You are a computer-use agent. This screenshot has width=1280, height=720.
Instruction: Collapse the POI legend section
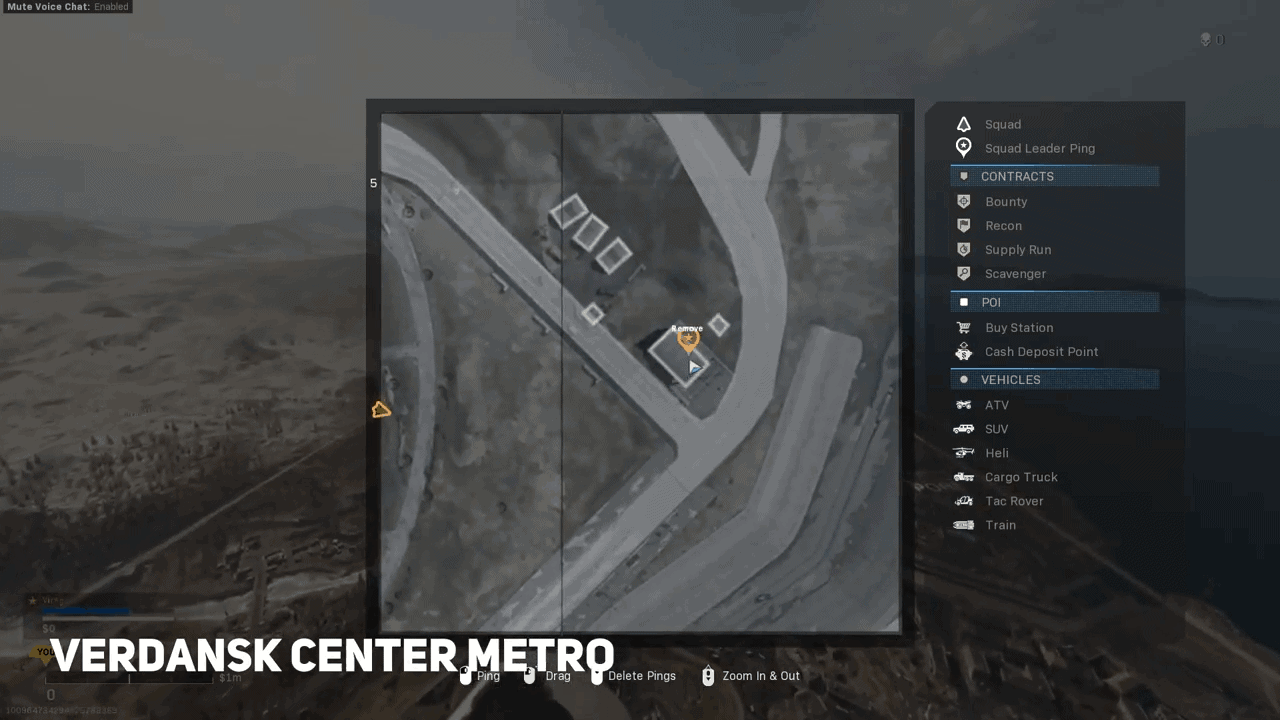coord(1054,302)
